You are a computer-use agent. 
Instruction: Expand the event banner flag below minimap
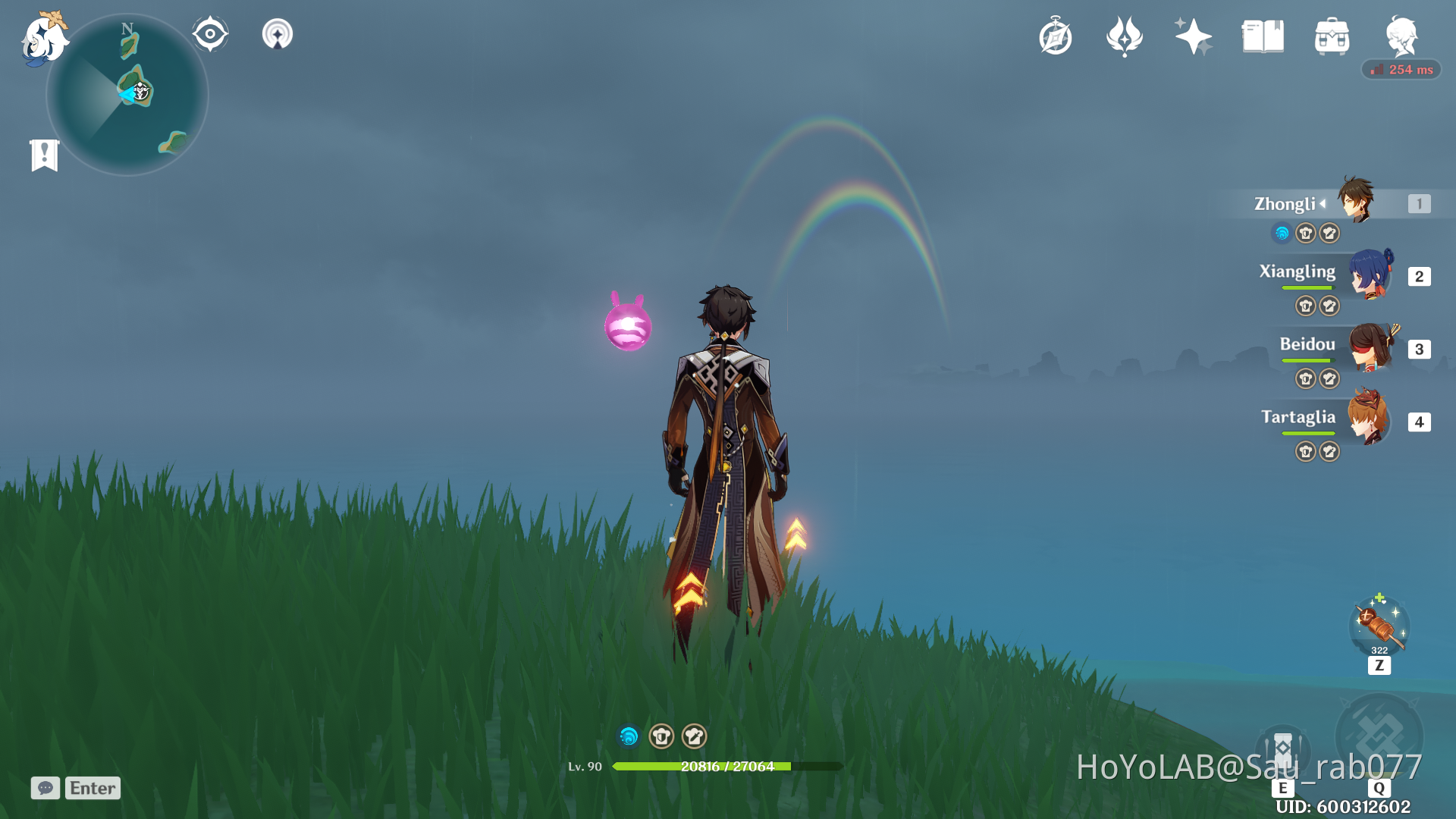point(45,154)
